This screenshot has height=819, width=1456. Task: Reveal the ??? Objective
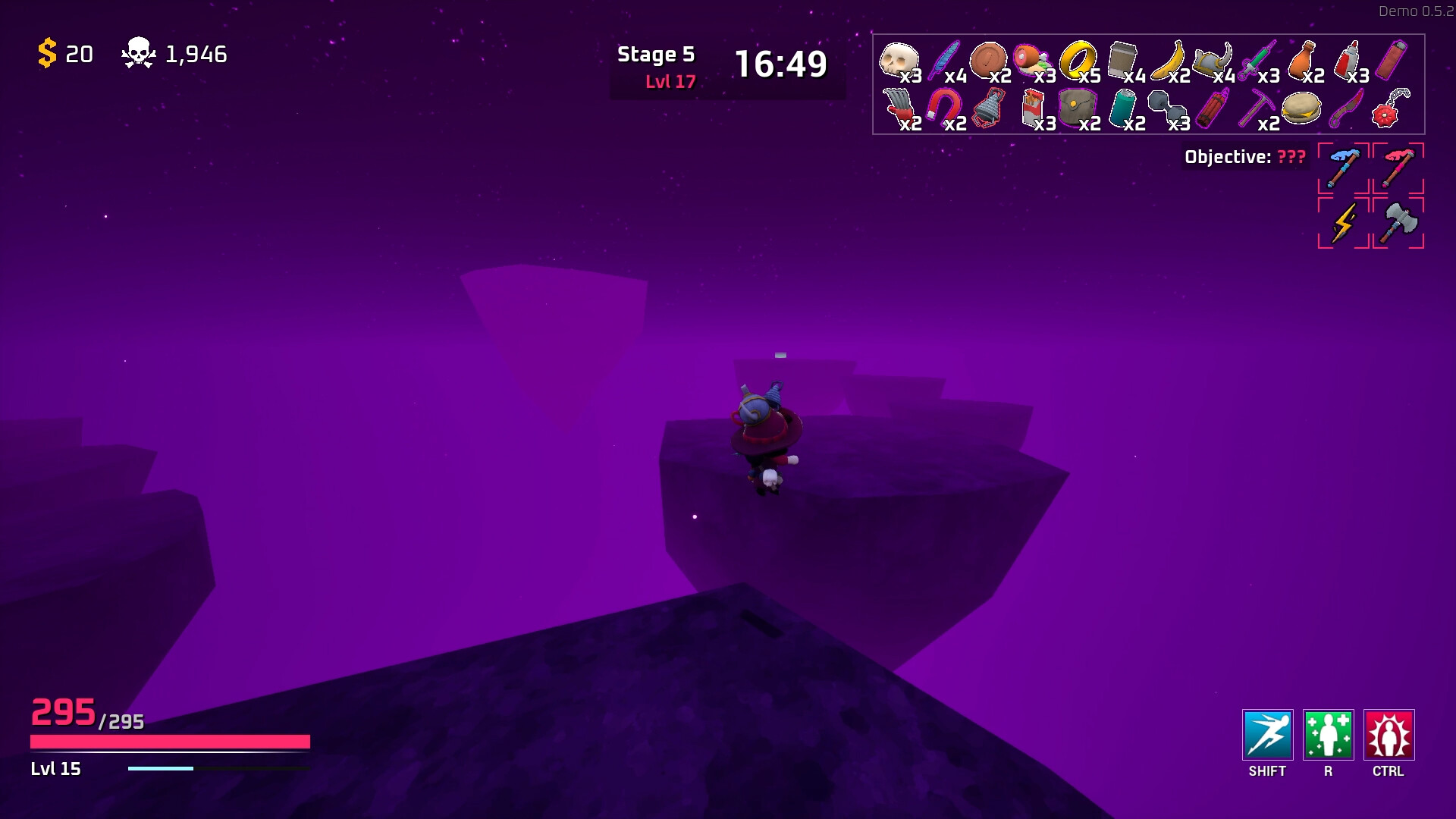pos(1291,157)
